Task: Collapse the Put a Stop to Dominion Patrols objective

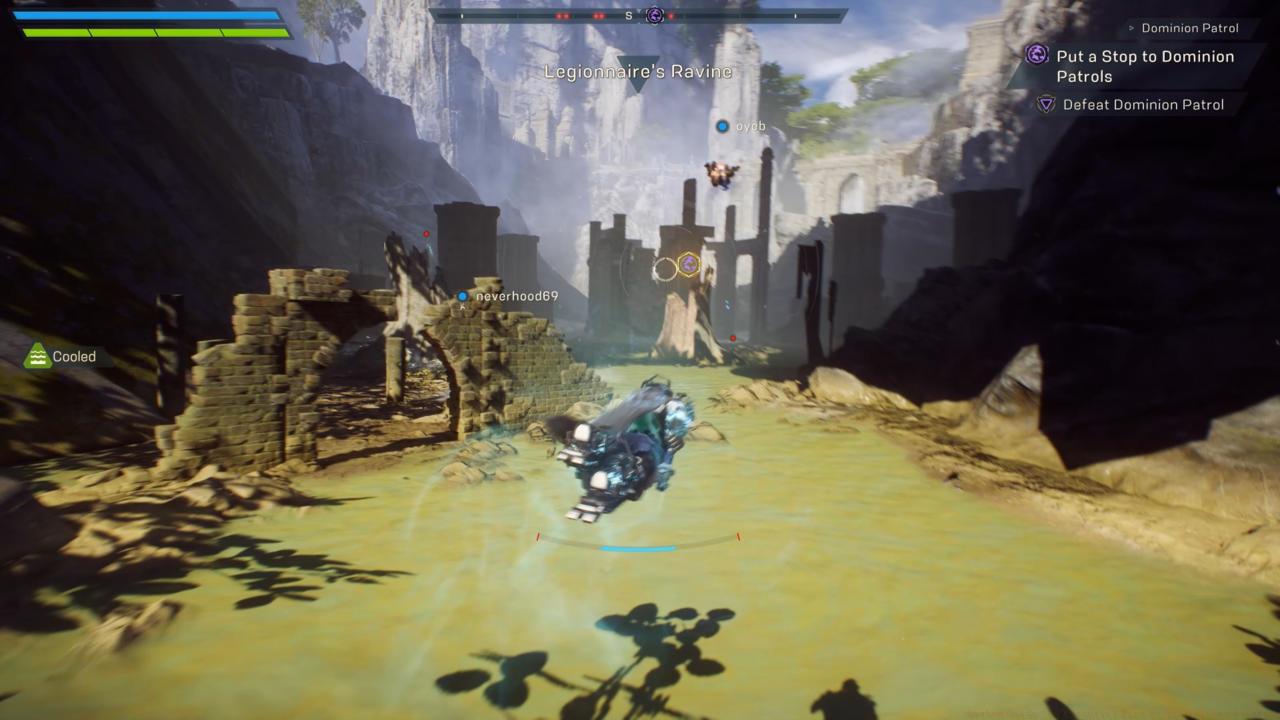Action: (1146, 66)
